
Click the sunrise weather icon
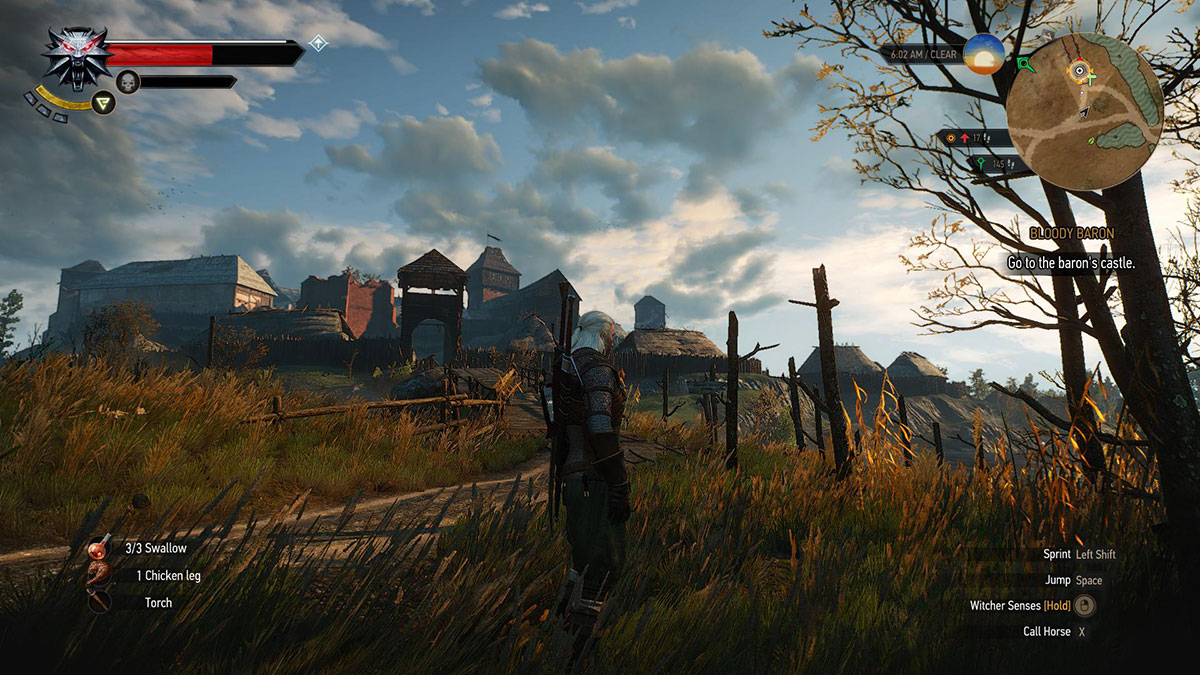click(984, 54)
